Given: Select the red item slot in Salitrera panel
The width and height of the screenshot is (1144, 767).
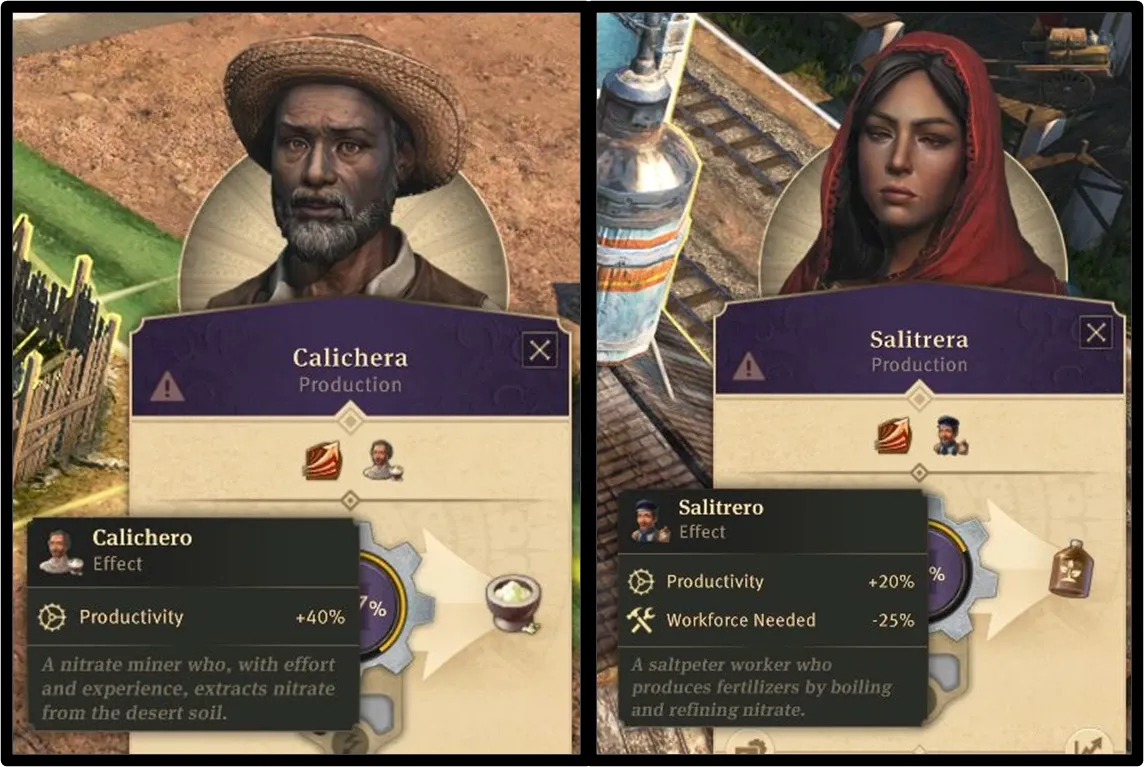Looking at the screenshot, I should (892, 437).
